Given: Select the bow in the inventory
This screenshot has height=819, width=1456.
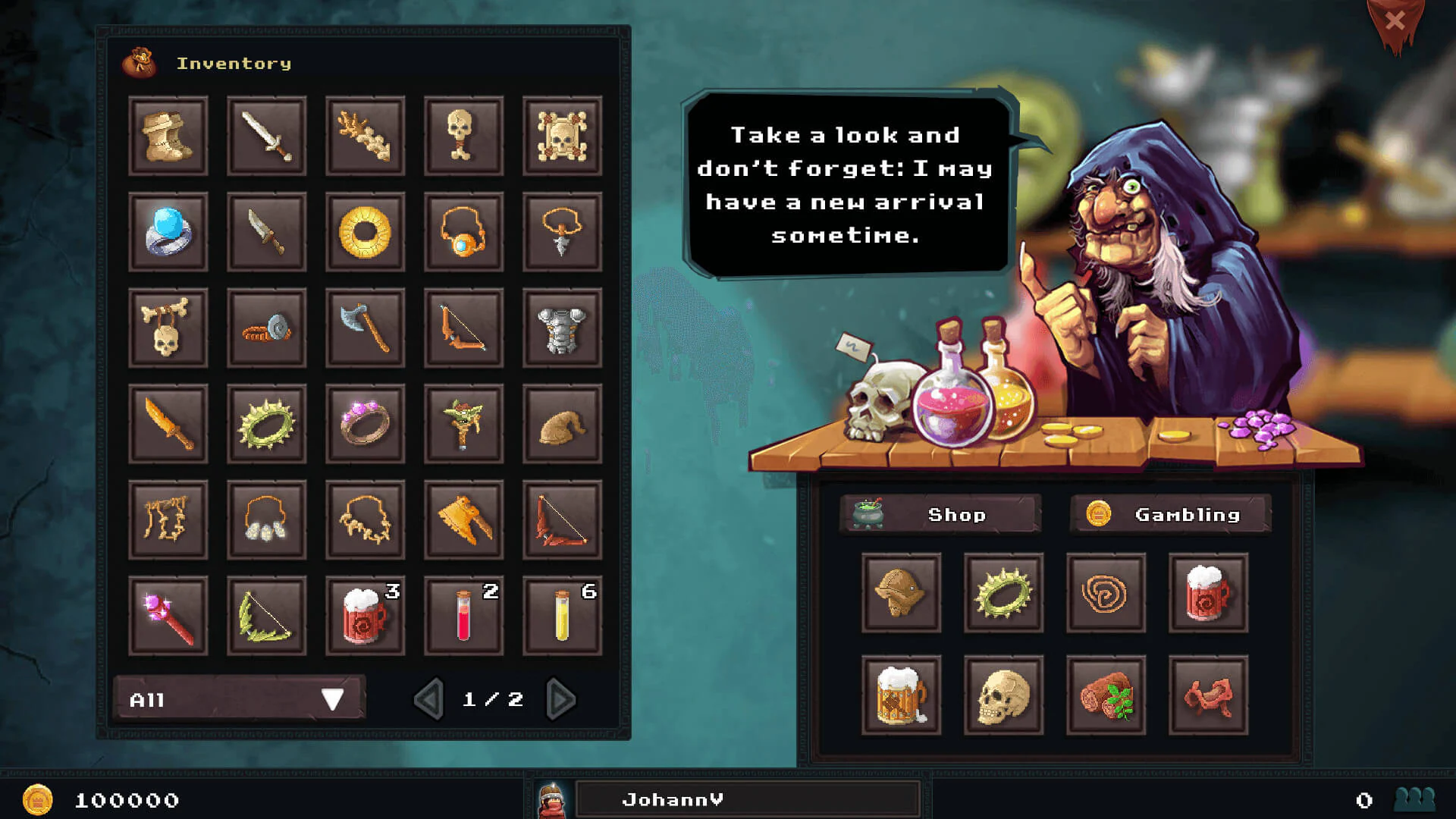Looking at the screenshot, I should point(463,328).
